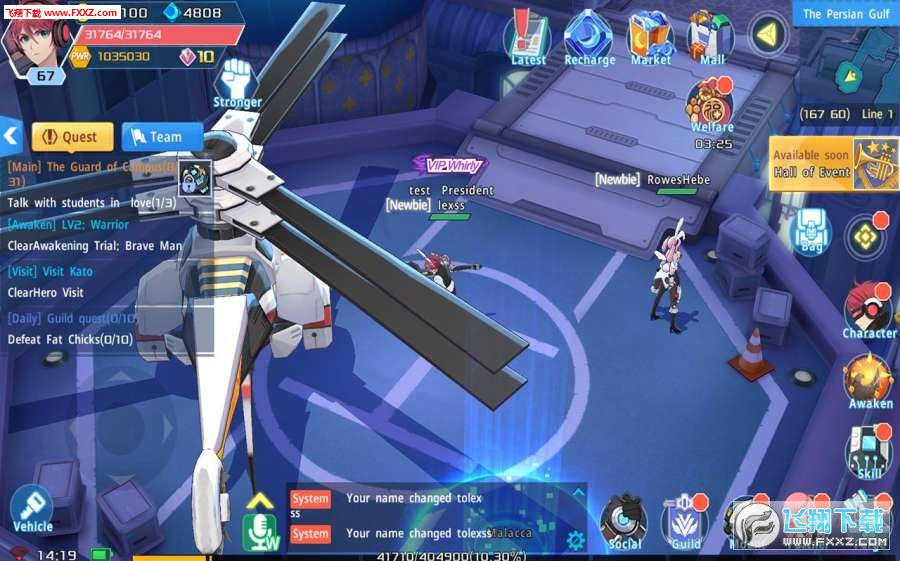Open chat settings gear icon

pos(575,541)
